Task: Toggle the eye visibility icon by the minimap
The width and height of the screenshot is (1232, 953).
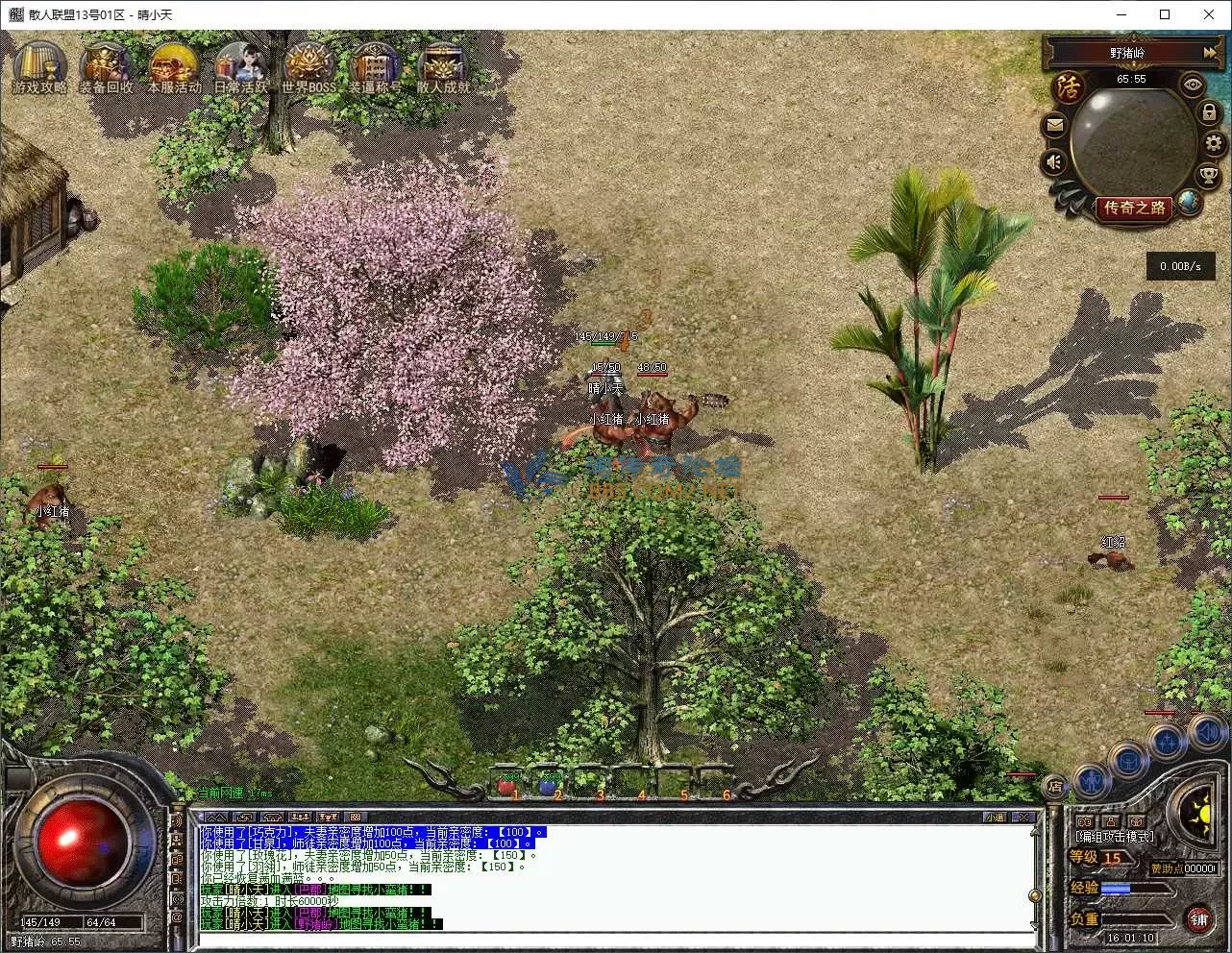Action: [1193, 85]
